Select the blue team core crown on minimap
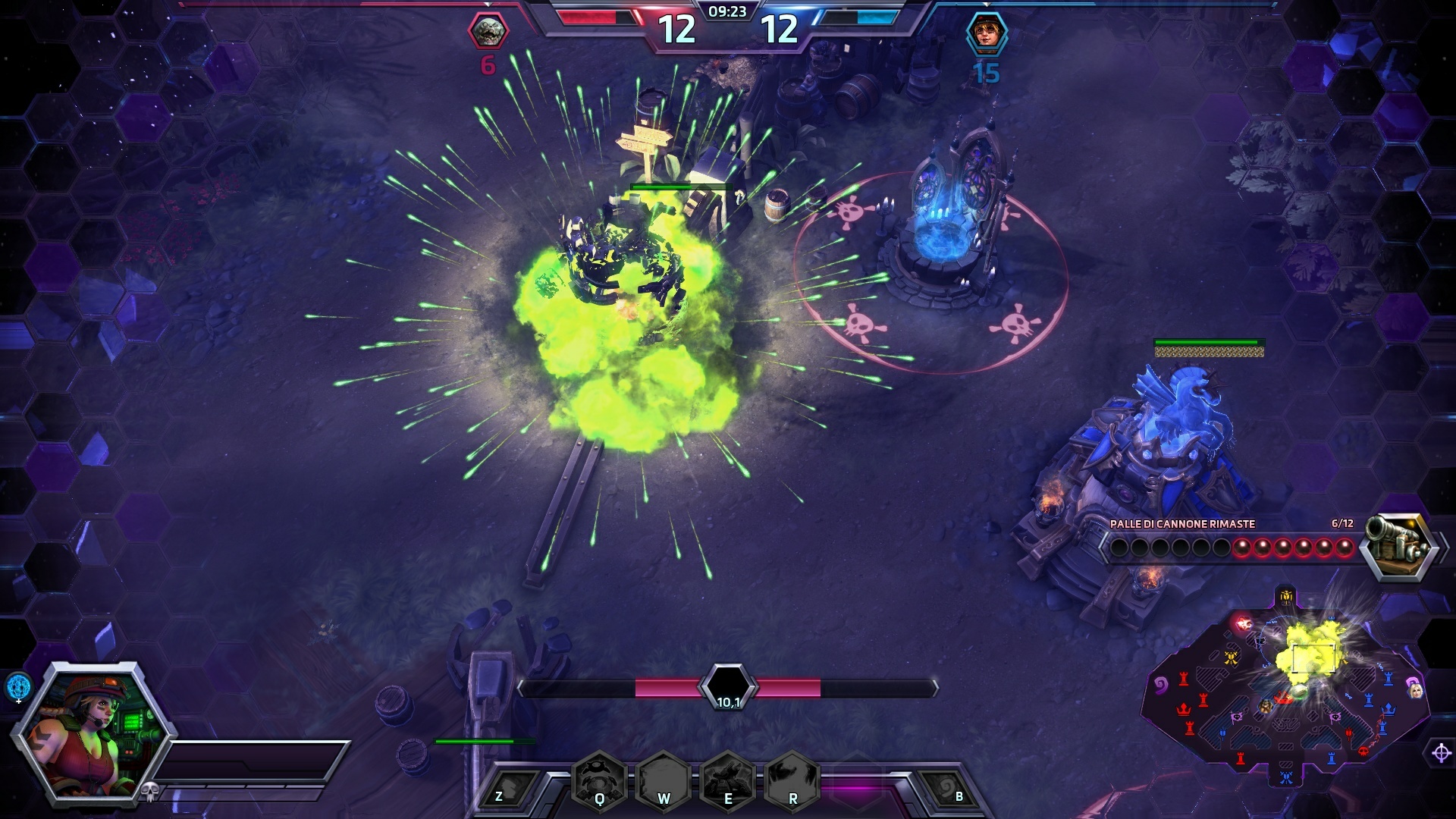Screen dimensions: 1456x819 click(1389, 709)
